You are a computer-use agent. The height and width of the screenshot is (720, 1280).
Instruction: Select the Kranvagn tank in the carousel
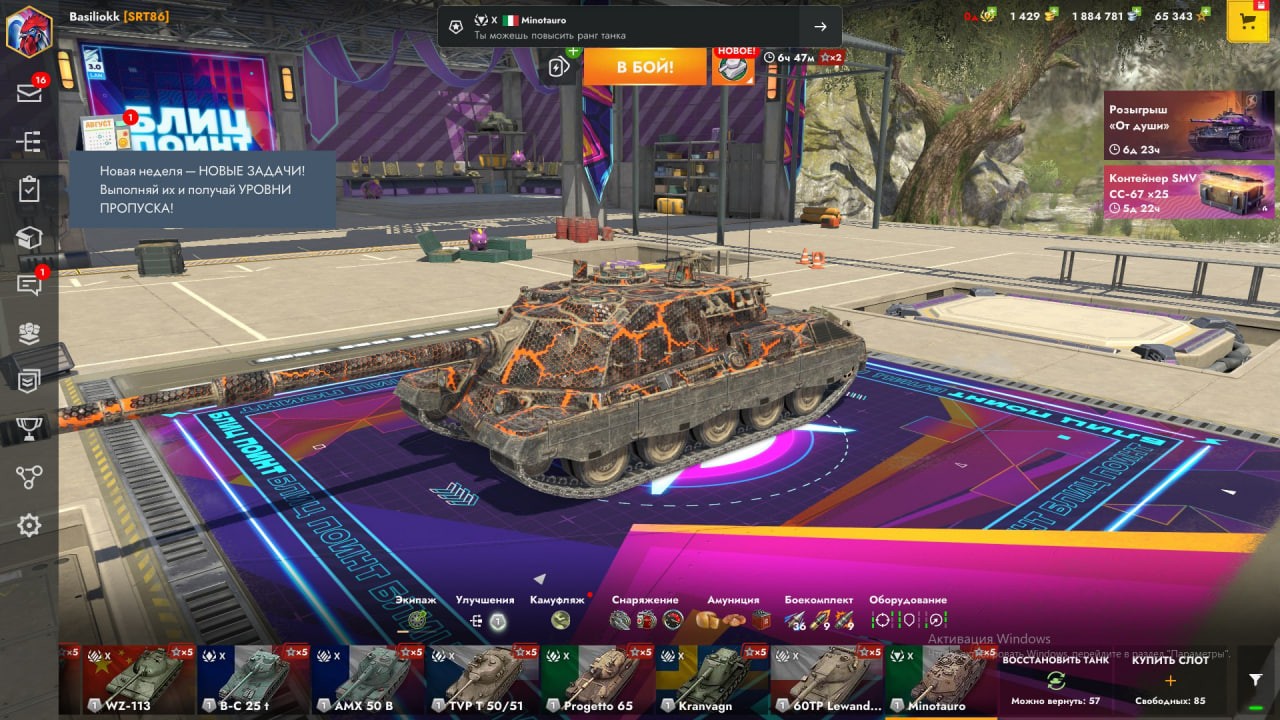click(712, 679)
